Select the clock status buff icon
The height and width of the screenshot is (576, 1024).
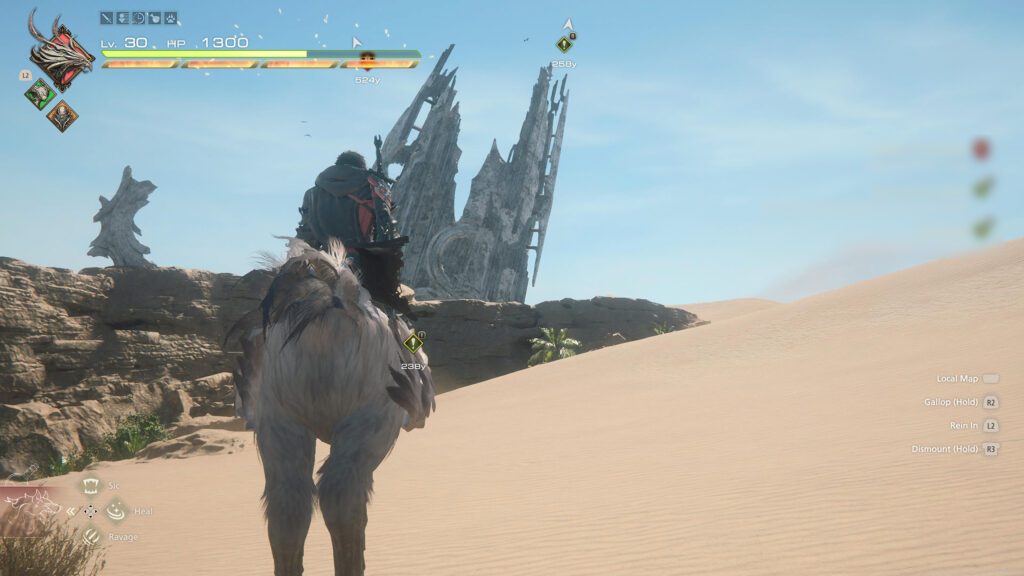(x=139, y=17)
